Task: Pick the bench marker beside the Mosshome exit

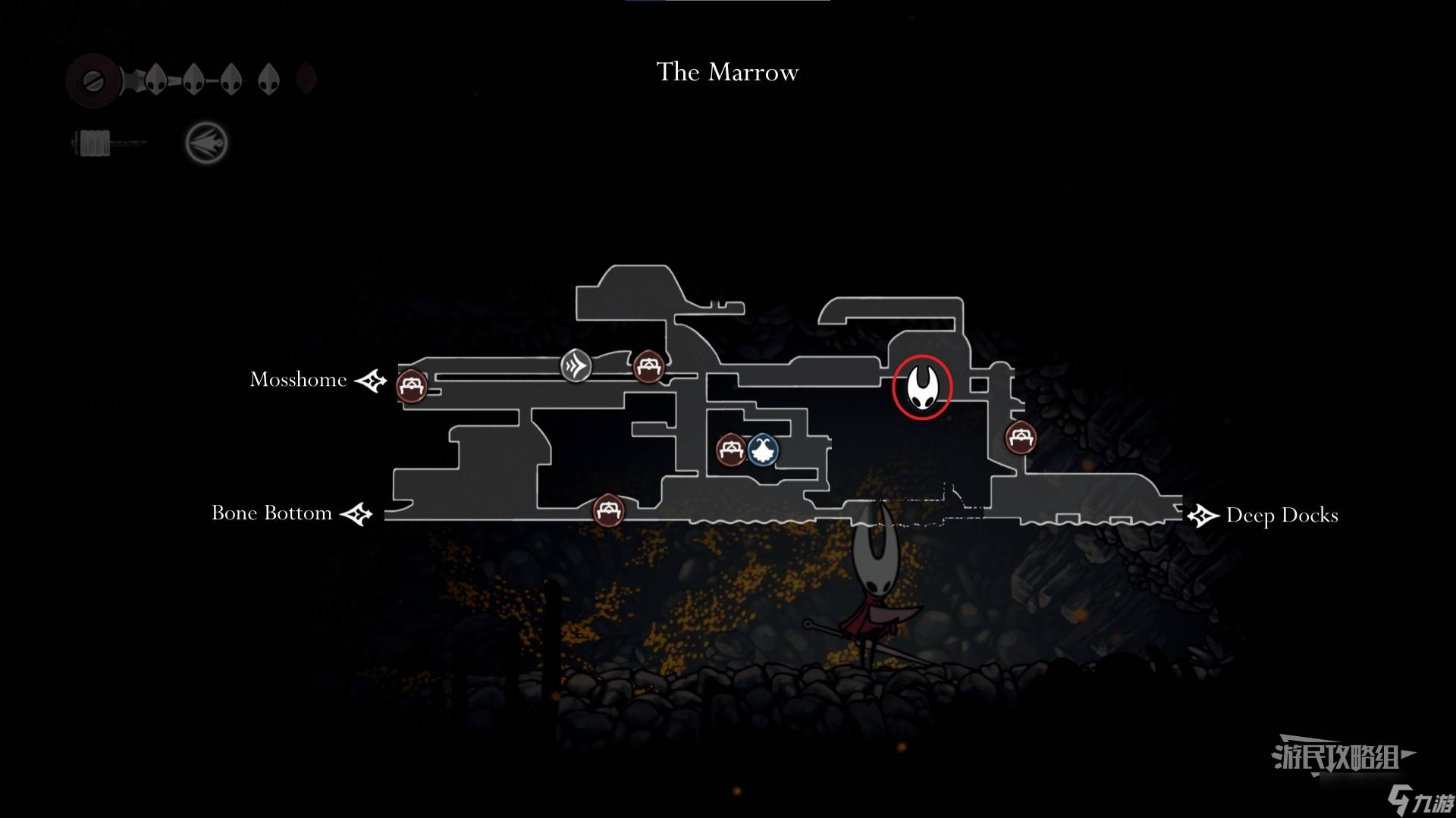Action: [x=412, y=386]
